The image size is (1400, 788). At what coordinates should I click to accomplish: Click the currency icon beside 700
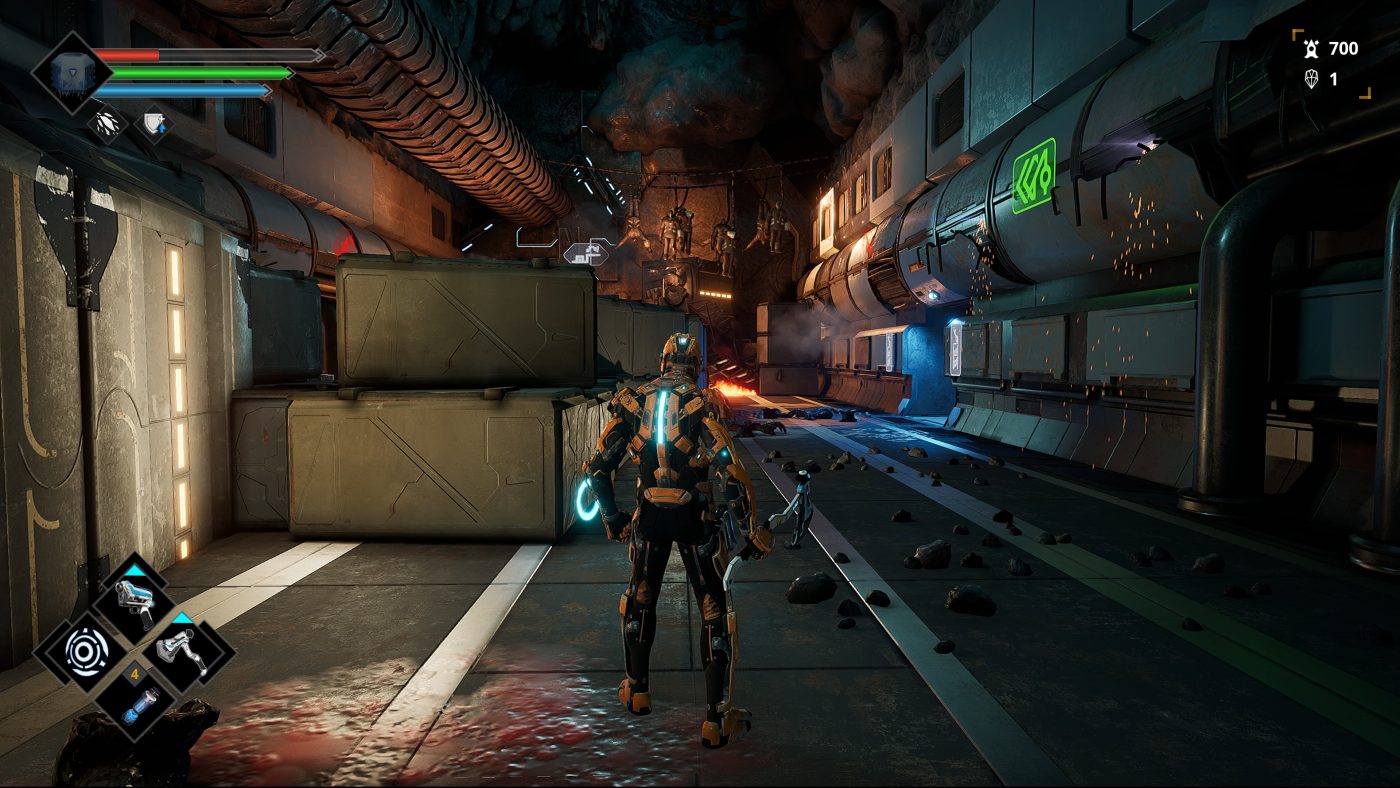(1311, 48)
